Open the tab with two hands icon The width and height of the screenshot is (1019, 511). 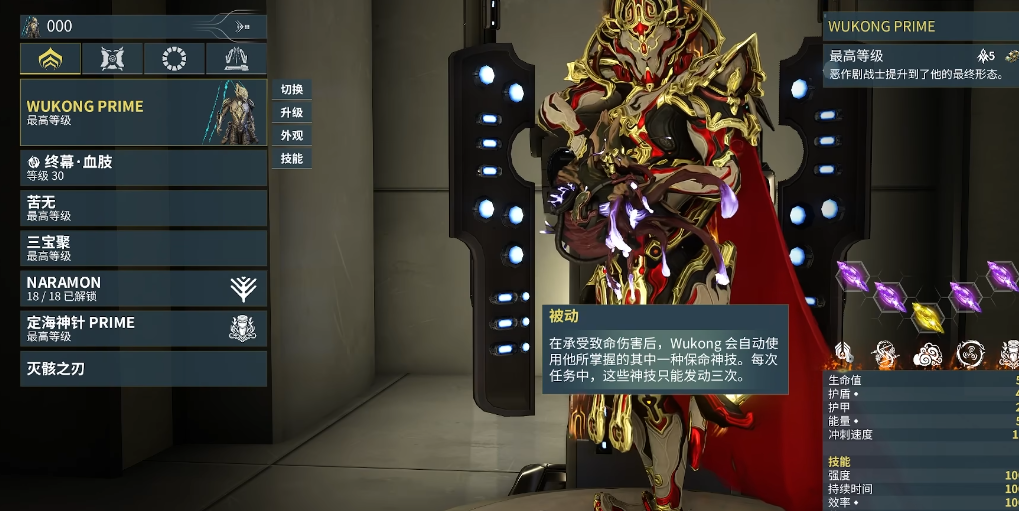coord(236,60)
